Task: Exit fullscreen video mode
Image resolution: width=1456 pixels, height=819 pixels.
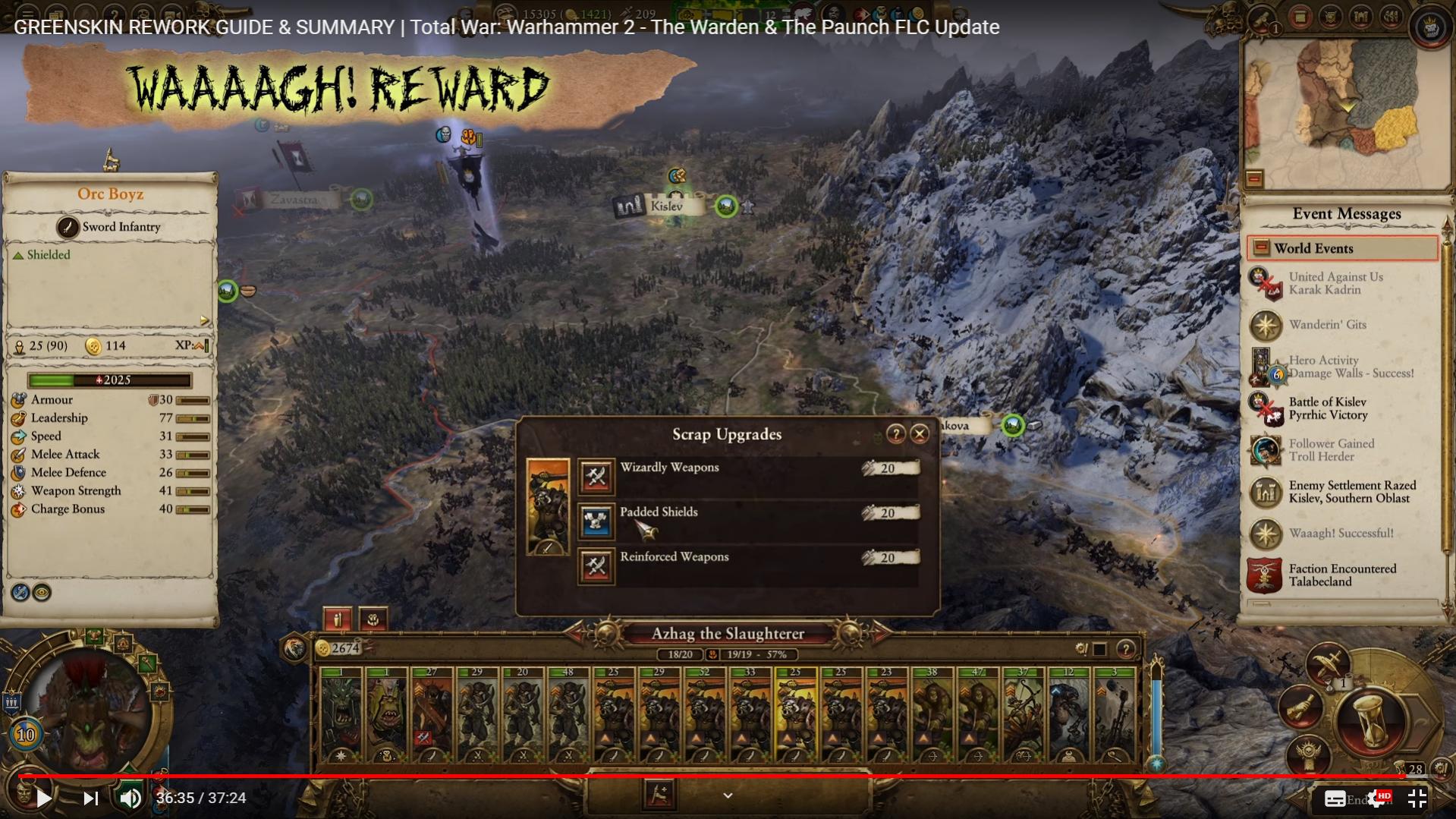Action: (x=1417, y=798)
